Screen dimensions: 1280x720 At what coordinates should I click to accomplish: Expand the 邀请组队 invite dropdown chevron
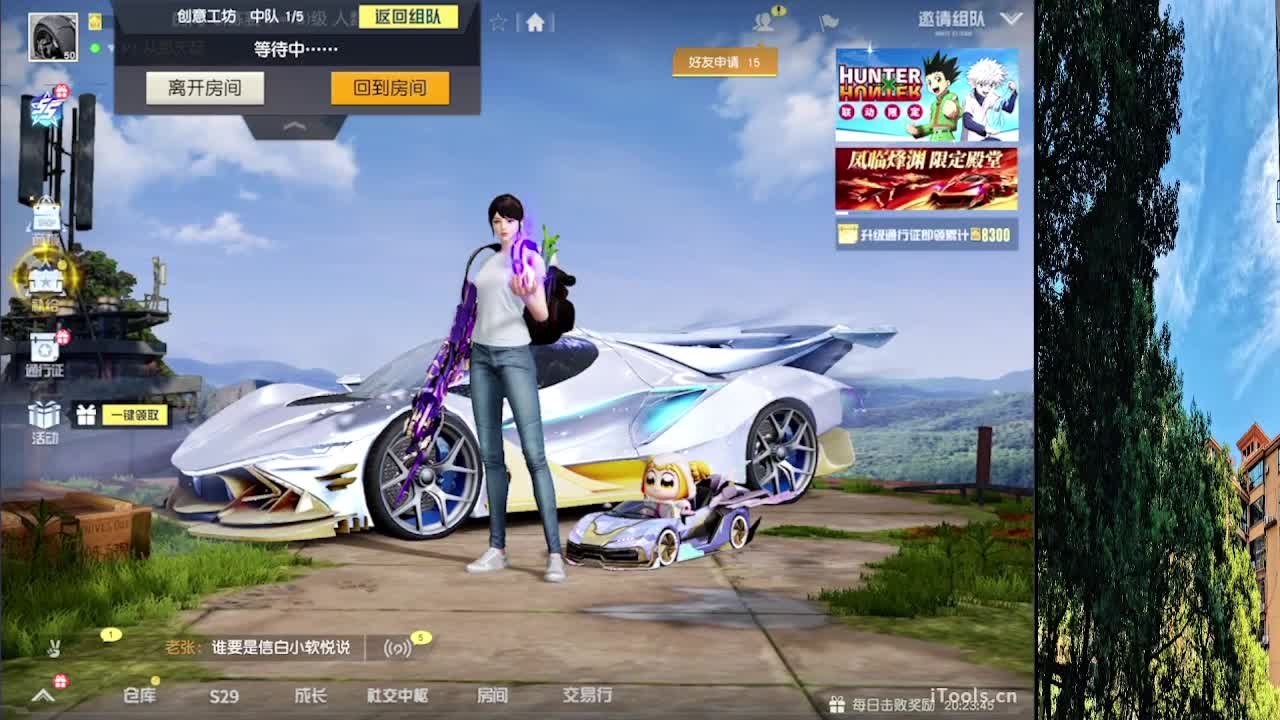point(1012,16)
